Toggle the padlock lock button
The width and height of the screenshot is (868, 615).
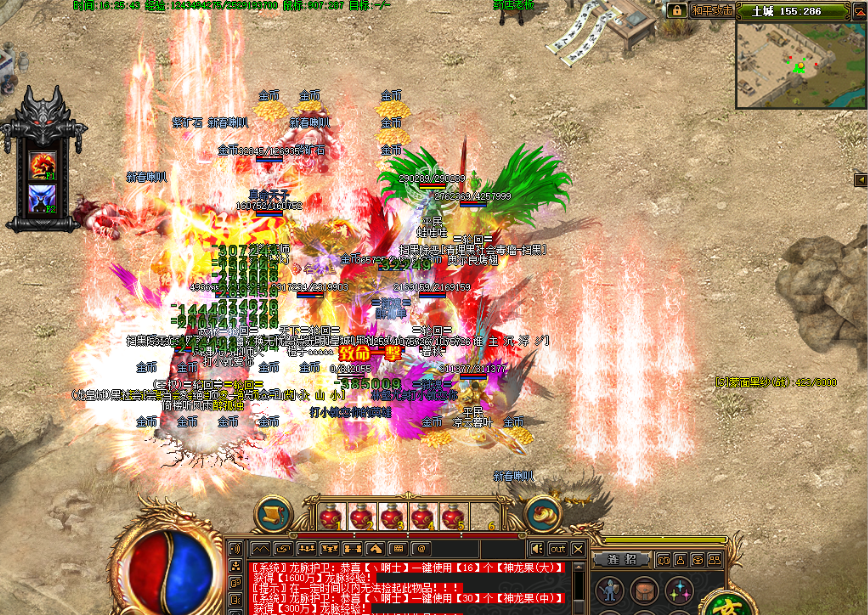click(x=677, y=10)
